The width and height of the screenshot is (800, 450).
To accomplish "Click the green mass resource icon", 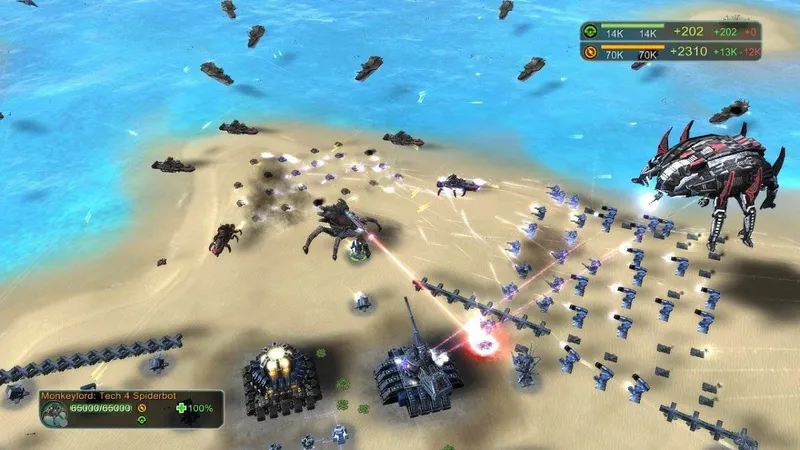I will tap(590, 32).
